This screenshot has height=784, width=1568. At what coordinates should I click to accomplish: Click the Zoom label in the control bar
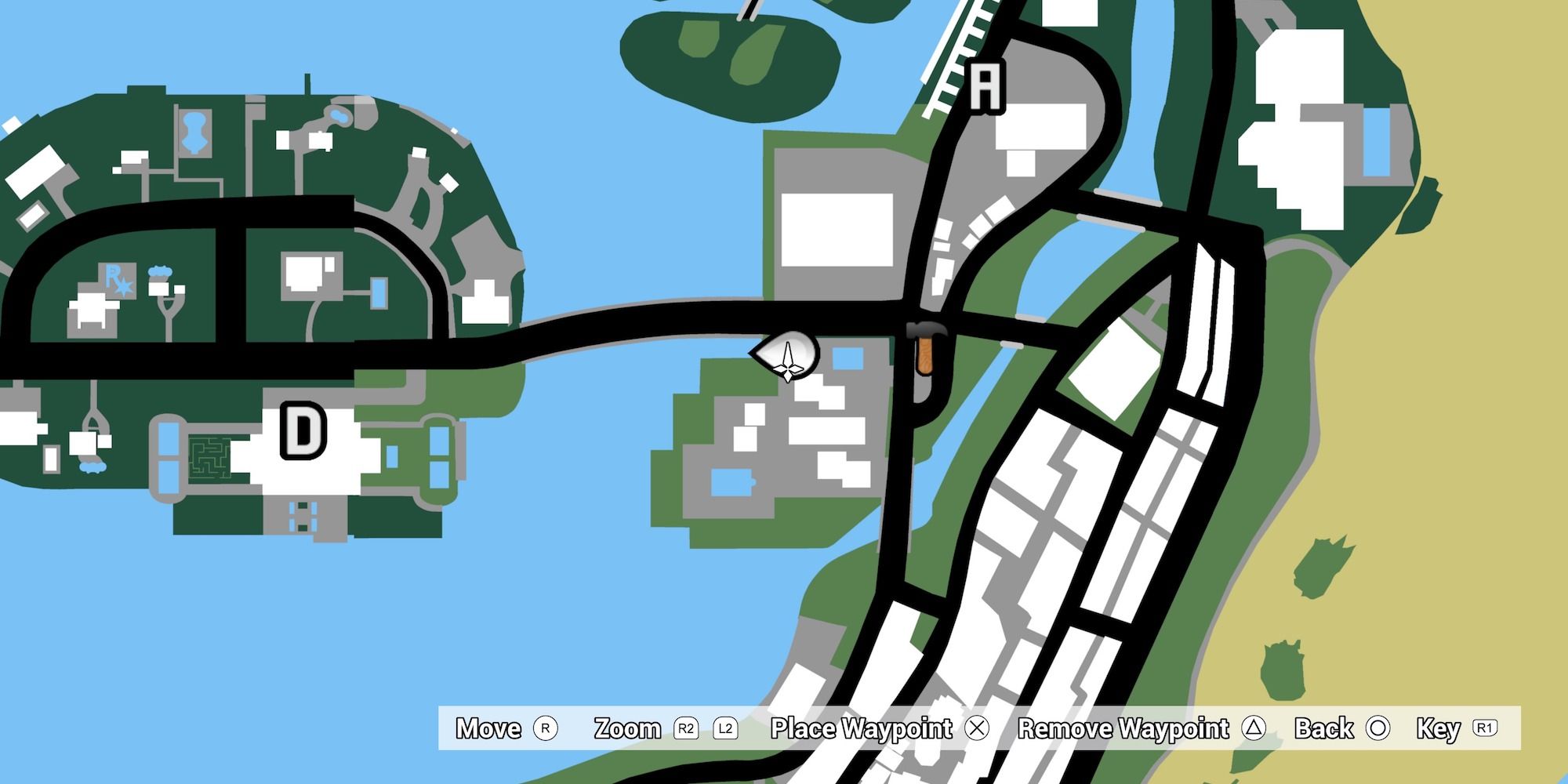(x=626, y=729)
